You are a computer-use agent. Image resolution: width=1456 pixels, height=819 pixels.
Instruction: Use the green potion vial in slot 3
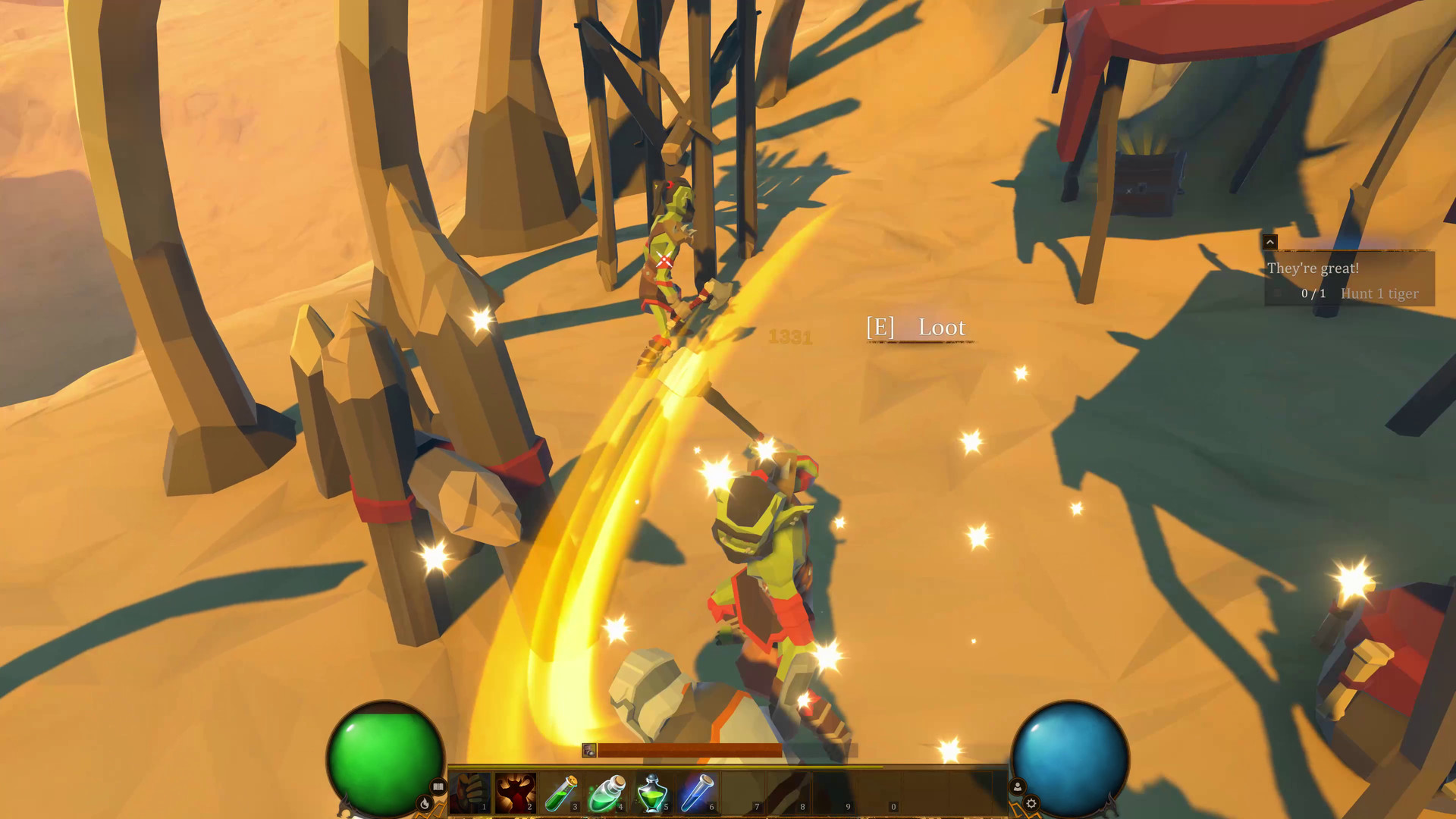pos(563,792)
